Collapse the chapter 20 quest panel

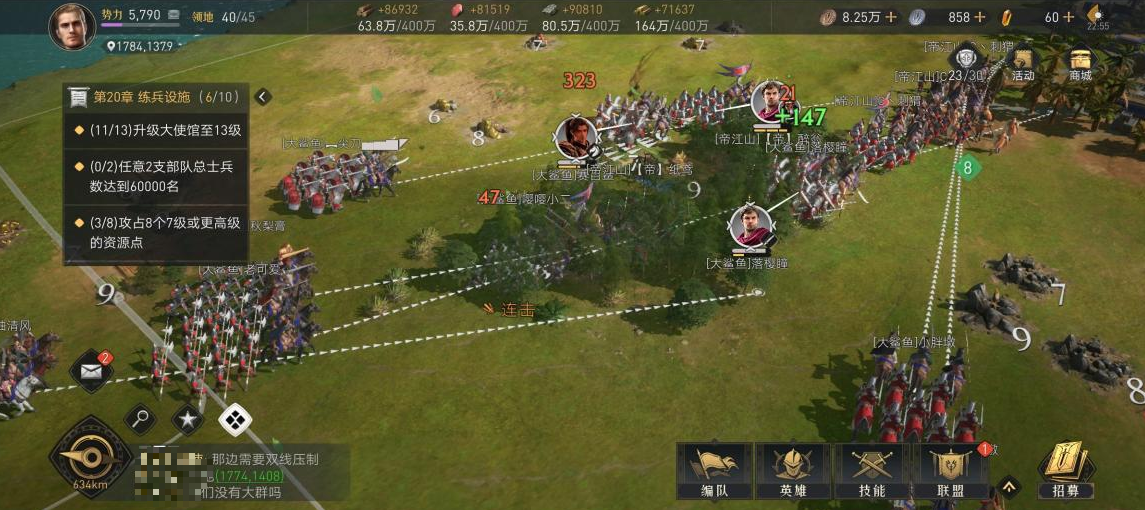[x=262, y=97]
